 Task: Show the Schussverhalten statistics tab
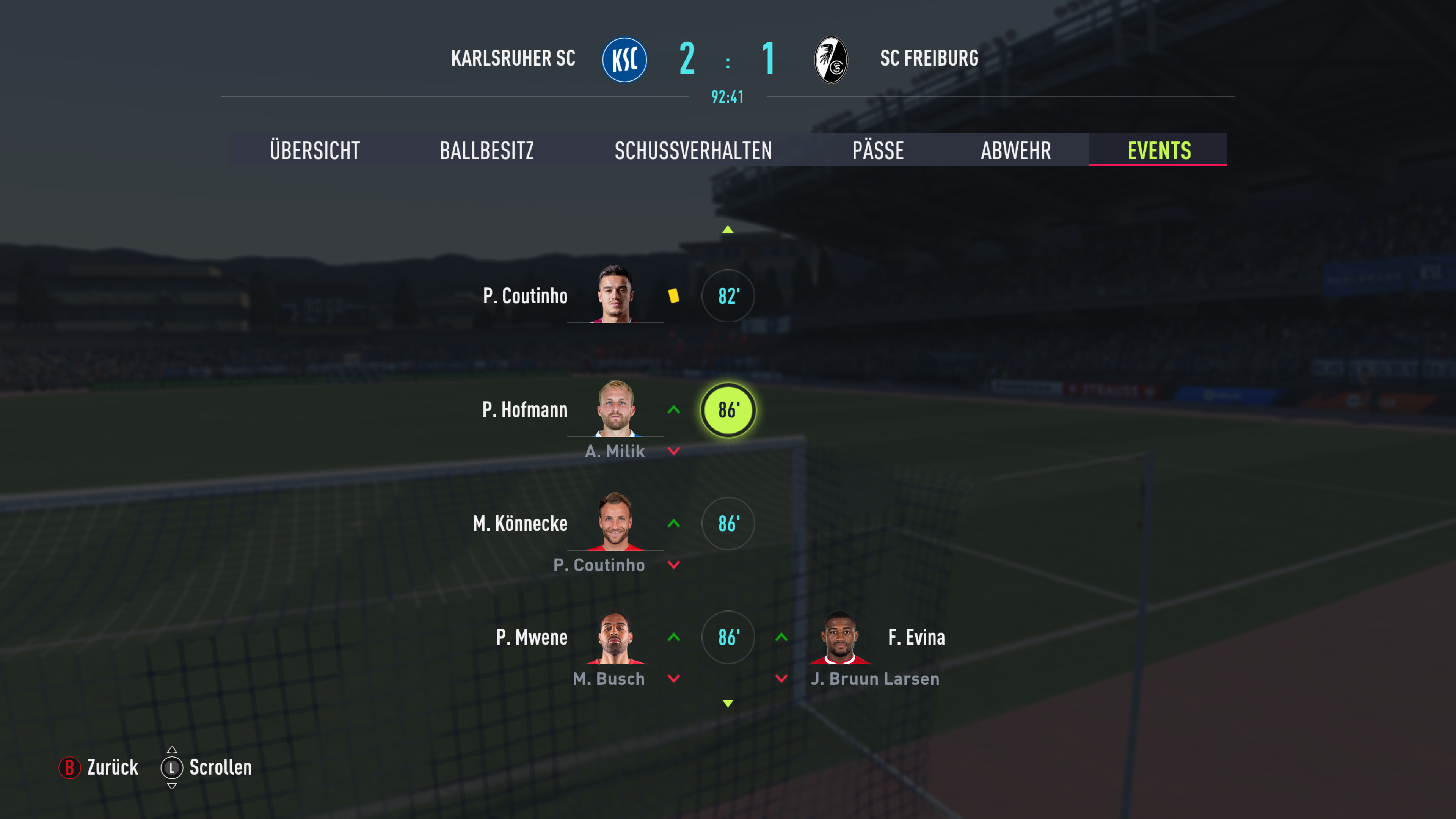click(693, 151)
